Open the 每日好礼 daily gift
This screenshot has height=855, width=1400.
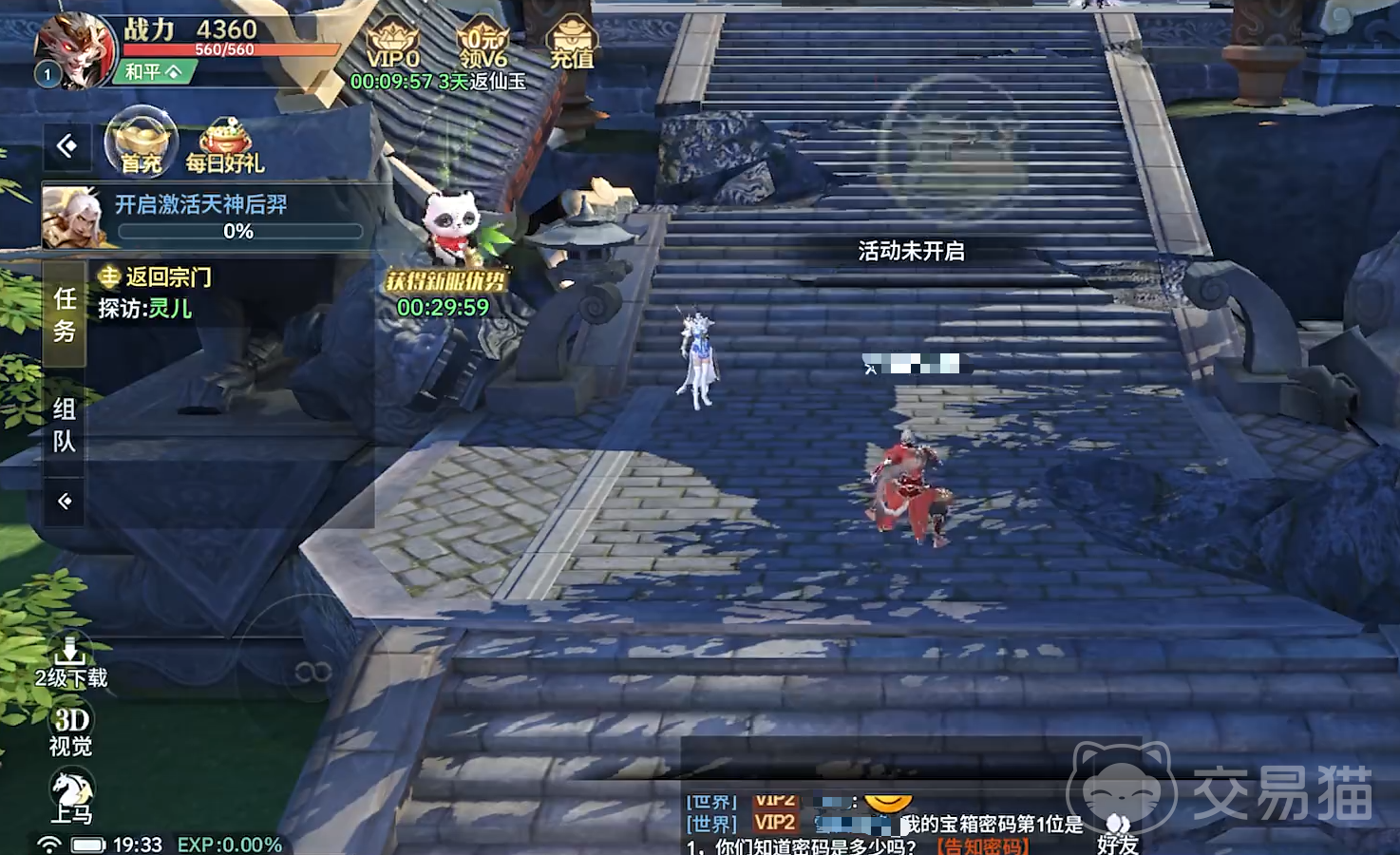[x=224, y=148]
